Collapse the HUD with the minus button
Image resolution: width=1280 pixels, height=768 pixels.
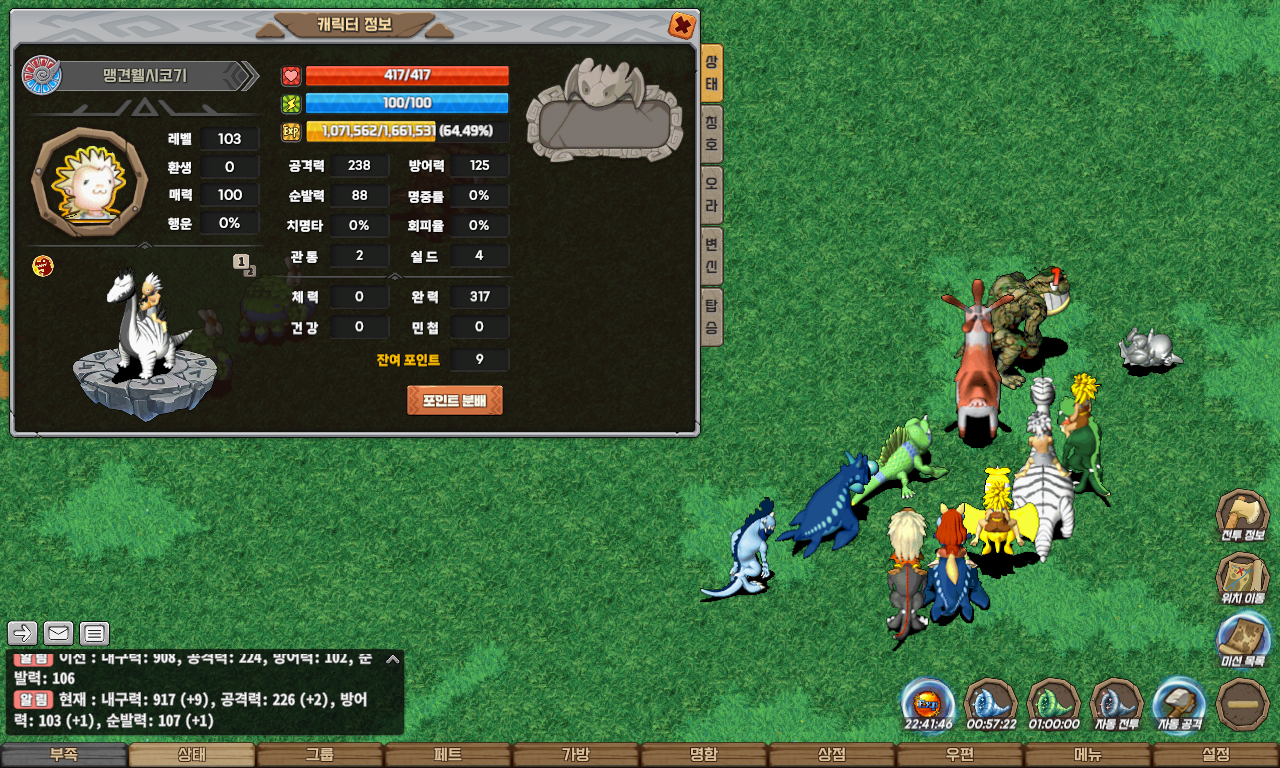(1243, 704)
